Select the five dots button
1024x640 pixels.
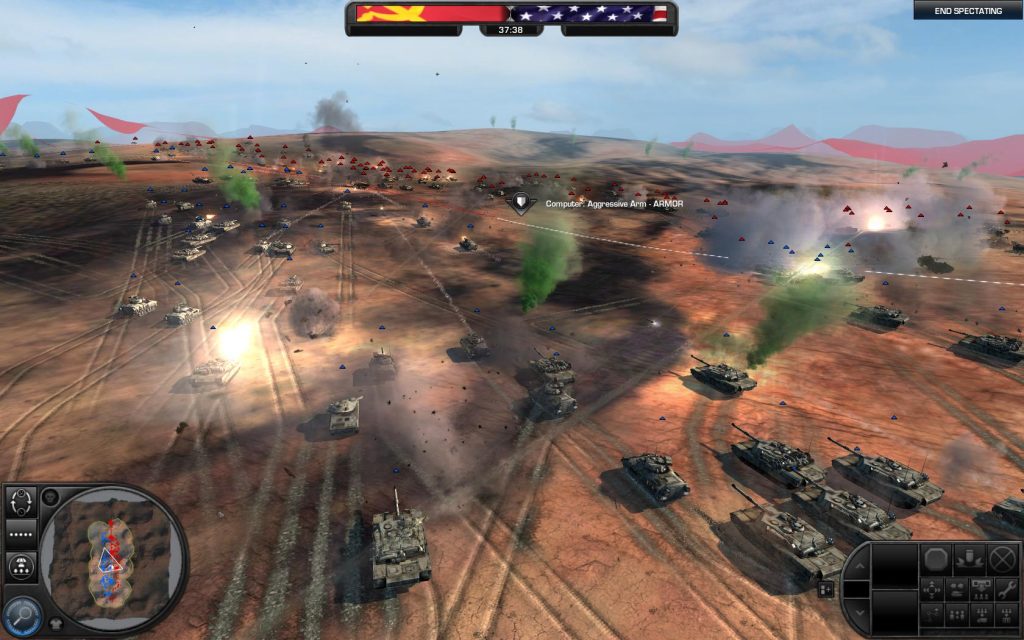[x=21, y=534]
